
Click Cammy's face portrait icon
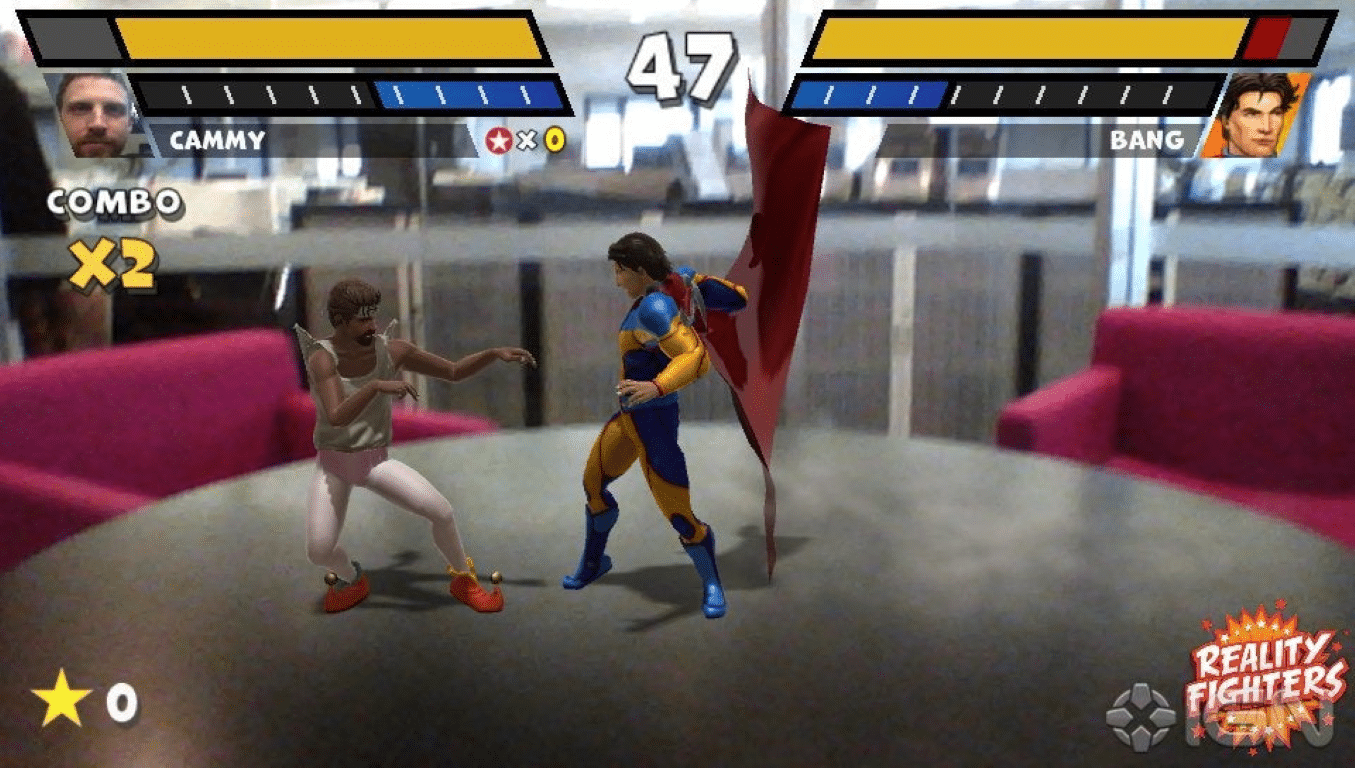pyautogui.click(x=95, y=110)
